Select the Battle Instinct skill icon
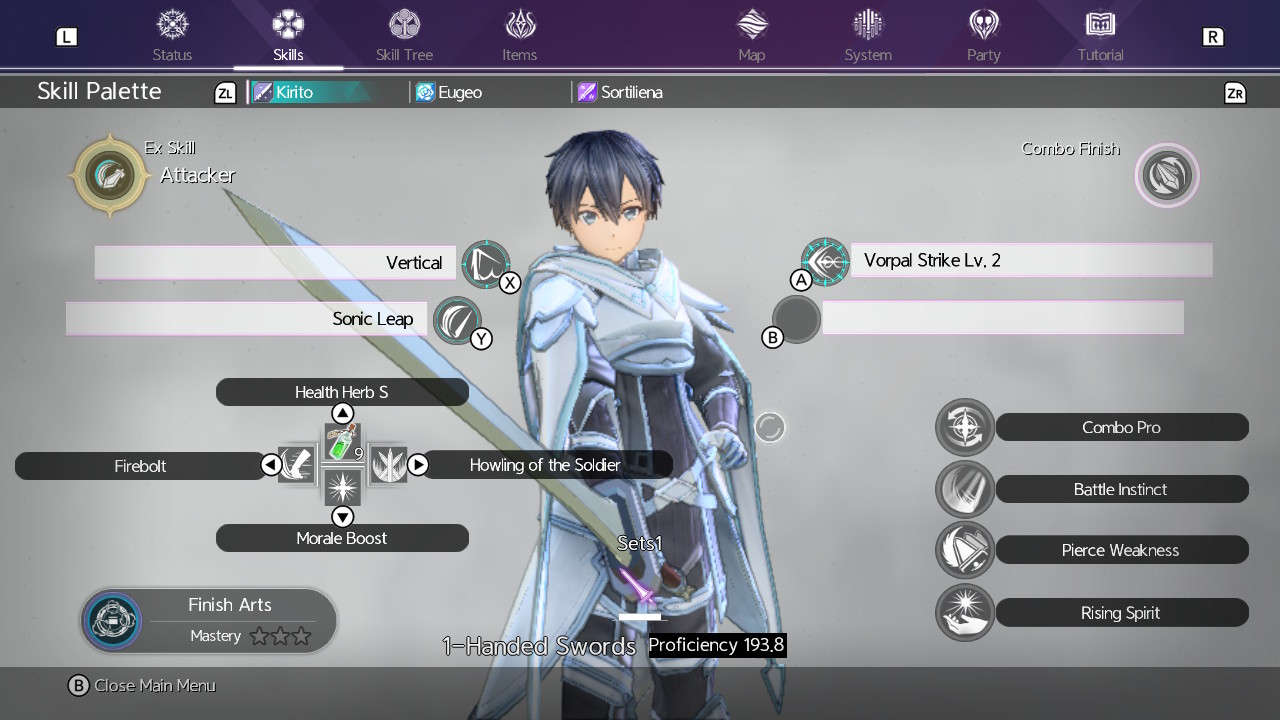 (x=964, y=489)
